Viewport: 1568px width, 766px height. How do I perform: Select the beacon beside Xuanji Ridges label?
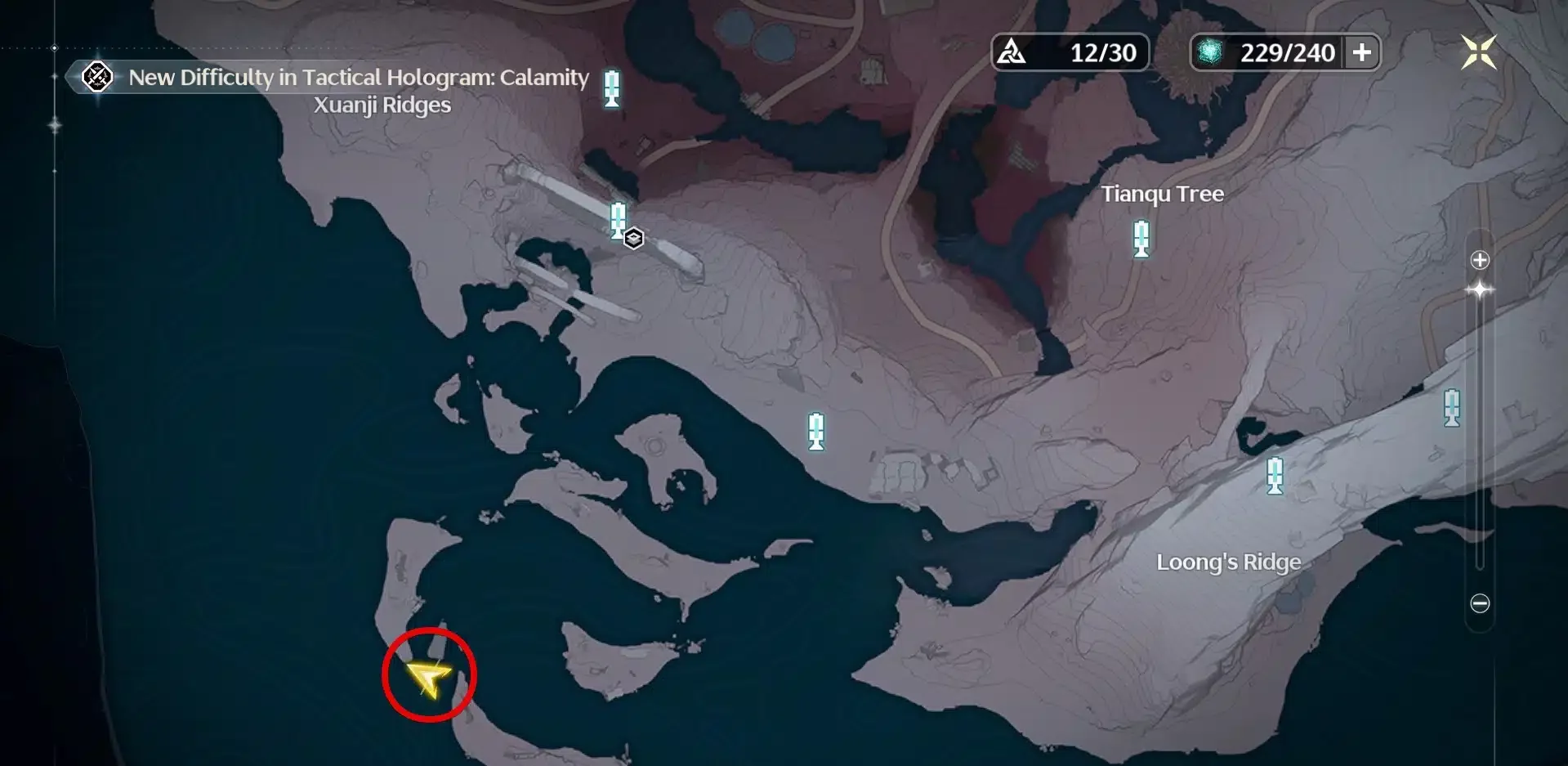pos(611,88)
